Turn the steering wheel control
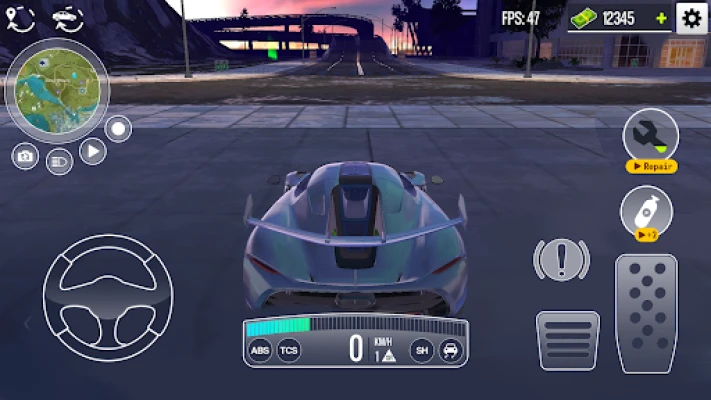The width and height of the screenshot is (711, 400). (108, 297)
